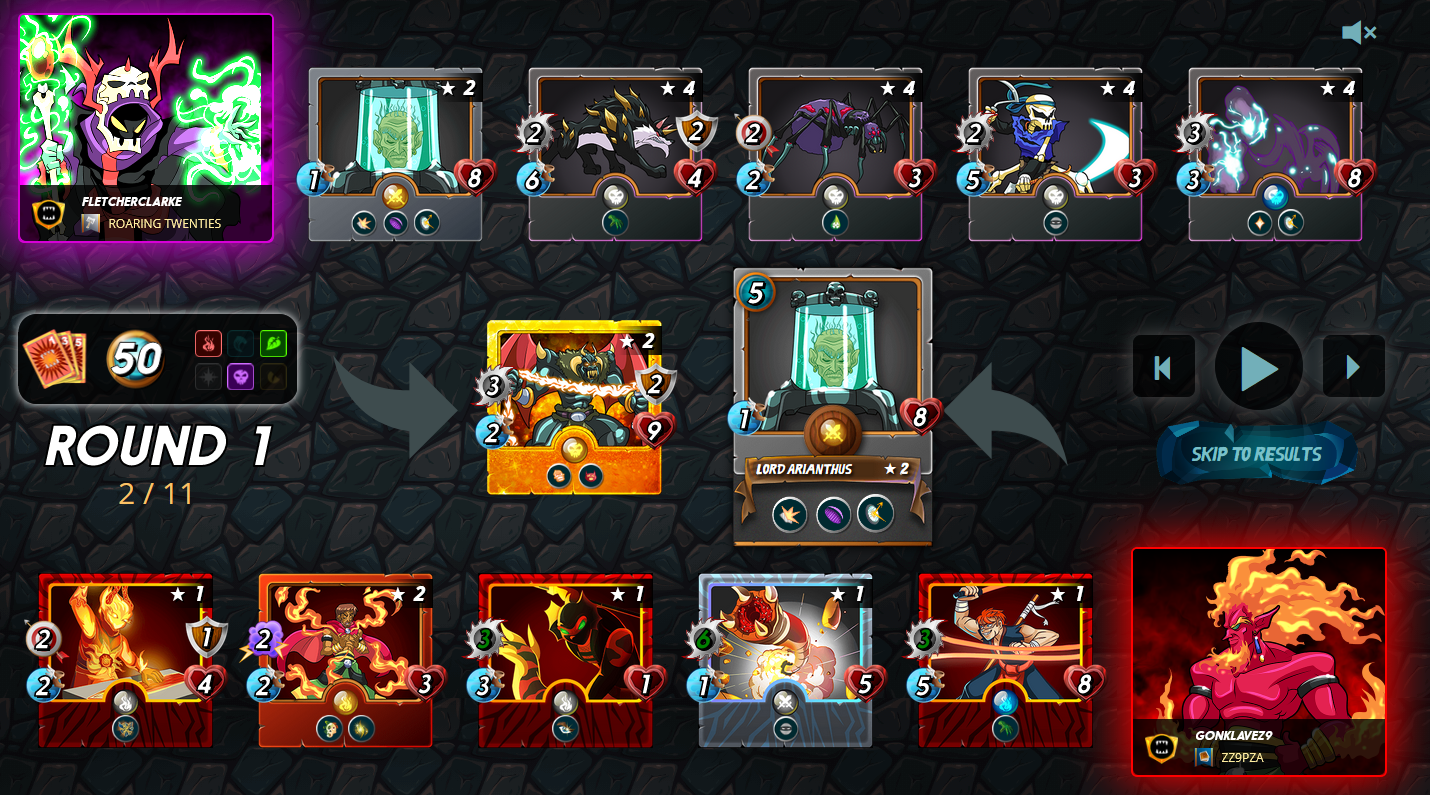The width and height of the screenshot is (1430, 795).
Task: Click the fire splinter icon in the ruleset panel
Action: coord(208,342)
